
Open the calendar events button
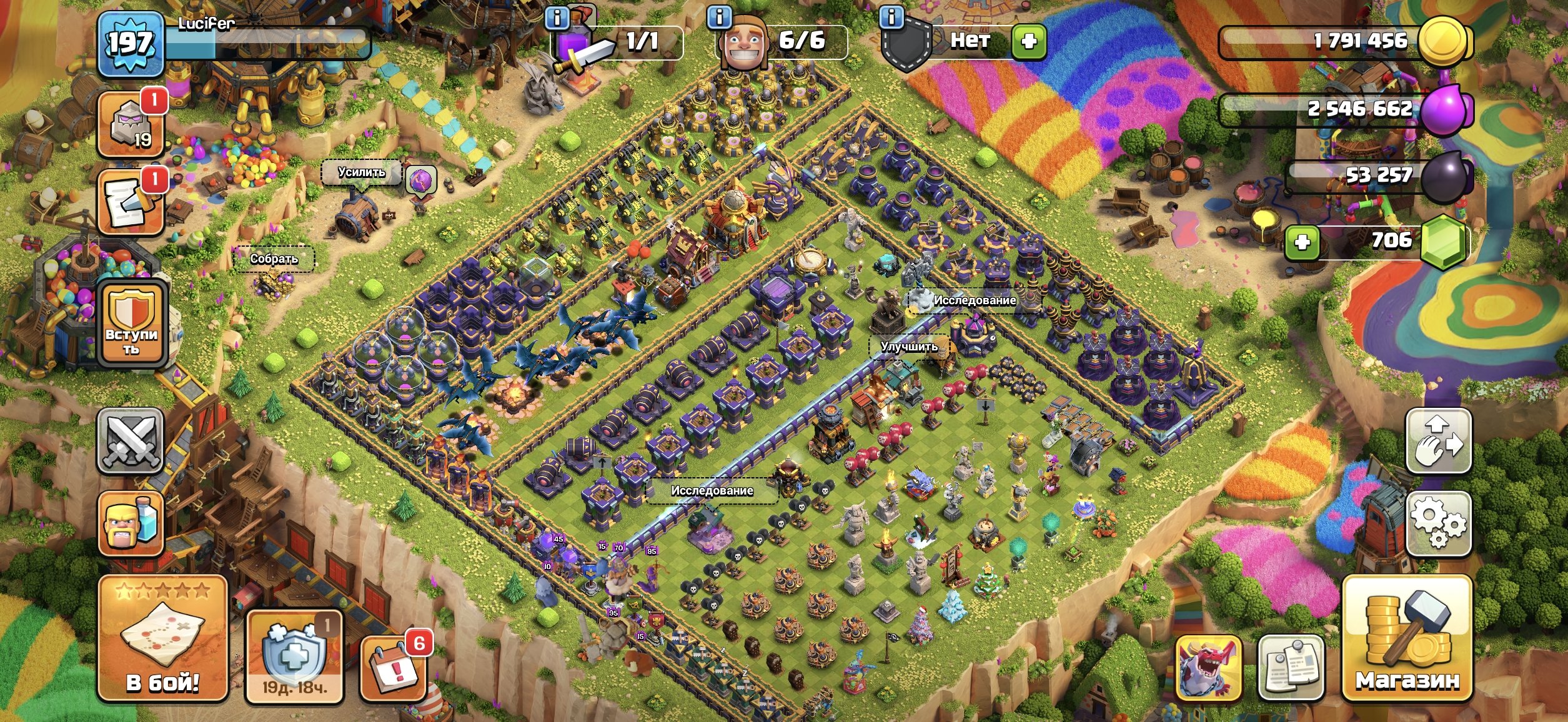[394, 668]
